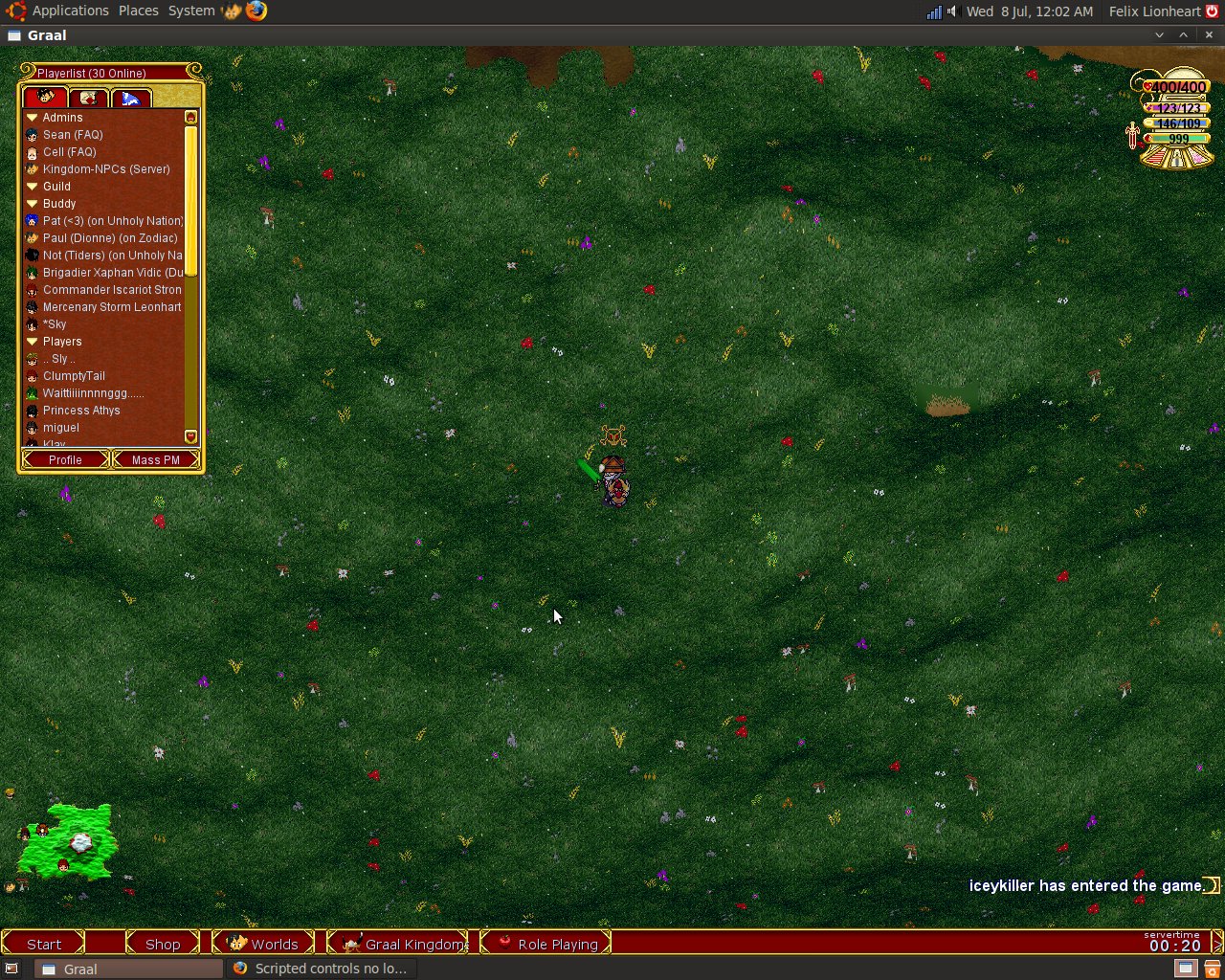Open the Shop from the bottom bar
This screenshot has height=980, width=1225.
click(163, 944)
